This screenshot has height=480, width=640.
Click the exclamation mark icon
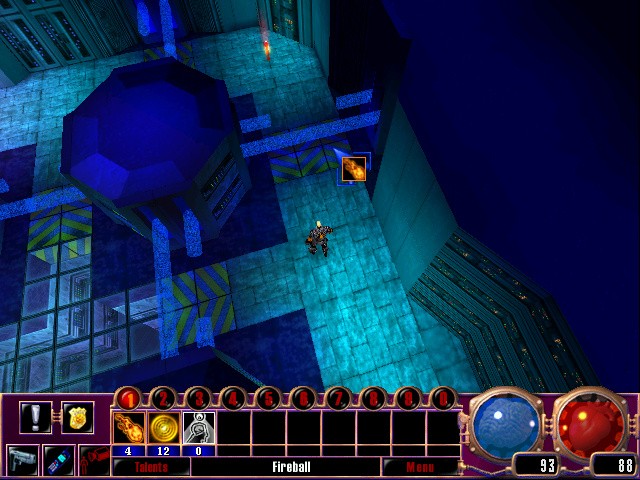pyautogui.click(x=35, y=416)
